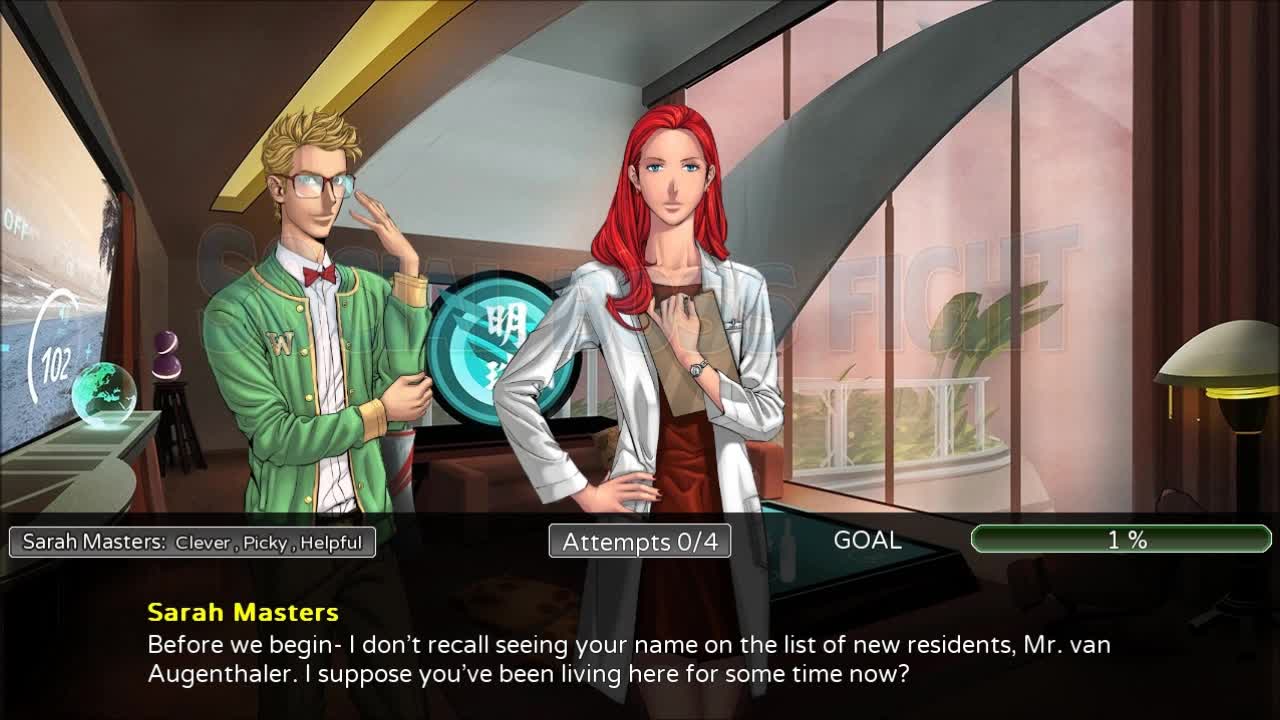Enable the Helpful personality trait

coord(330,544)
